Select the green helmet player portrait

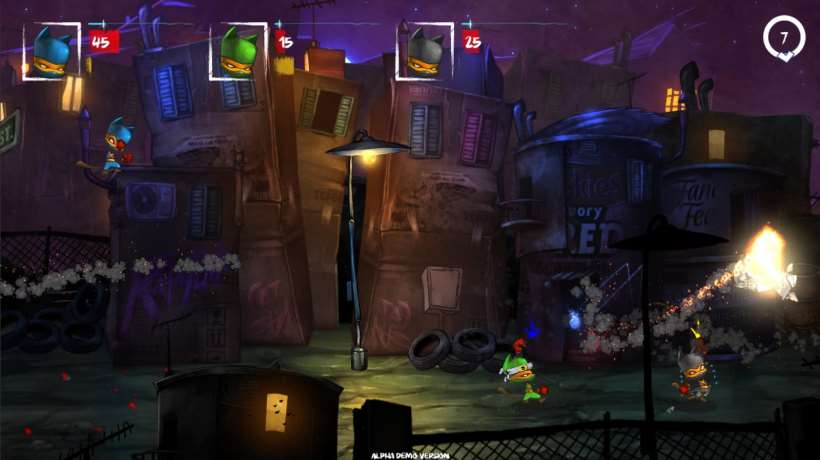point(238,51)
